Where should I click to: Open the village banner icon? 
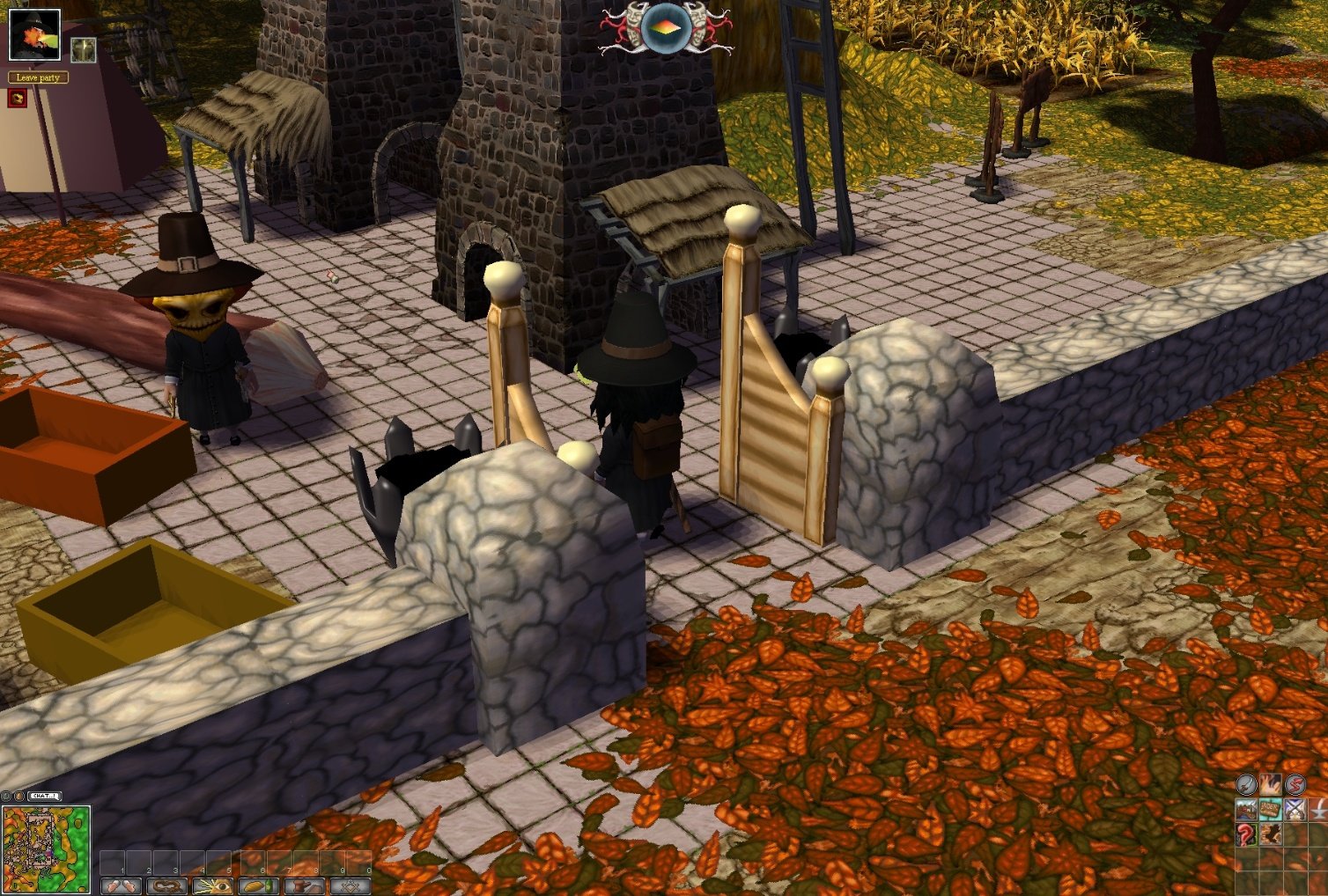point(1246,809)
